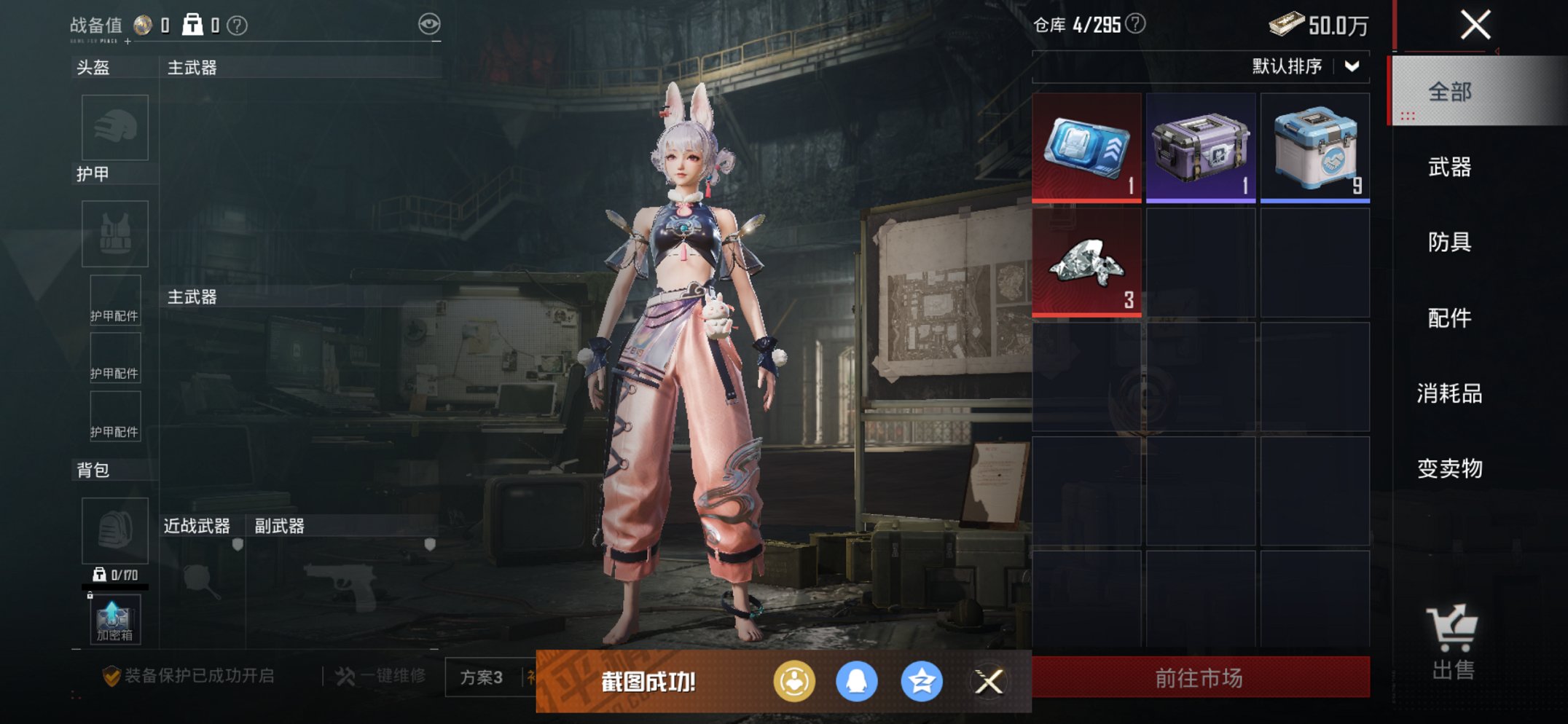The width and height of the screenshot is (1568, 724).
Task: Toggle the appearance preview eye icon
Action: [x=431, y=23]
